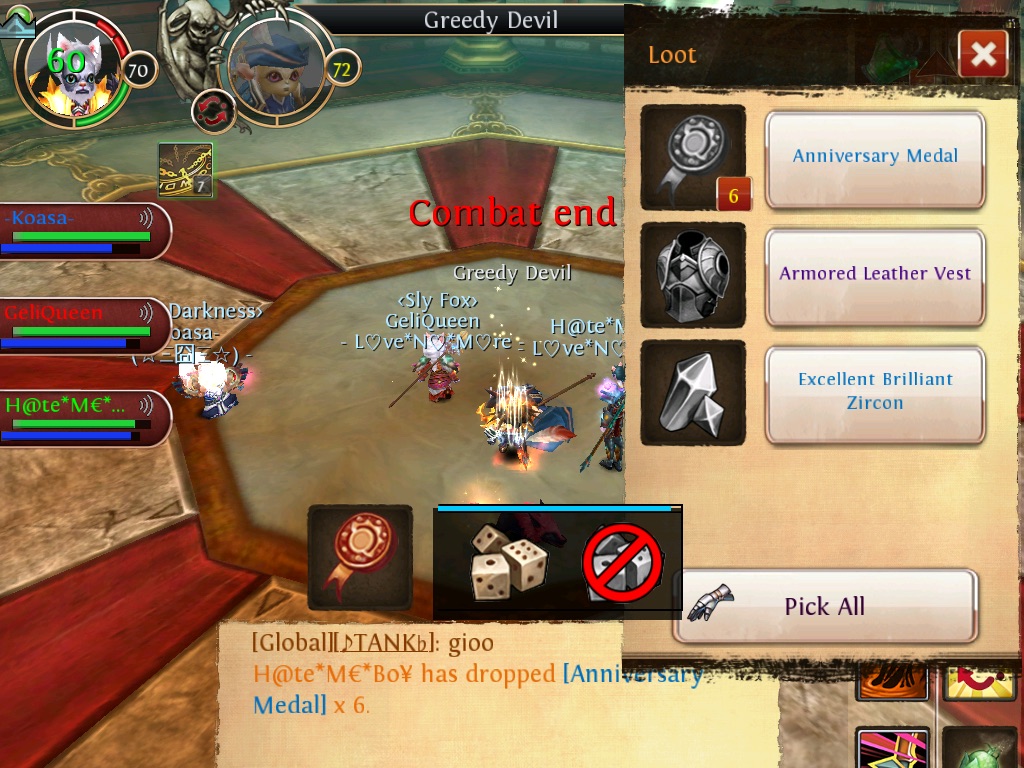
Task: Select party member GeliQueen
Action: click(78, 325)
